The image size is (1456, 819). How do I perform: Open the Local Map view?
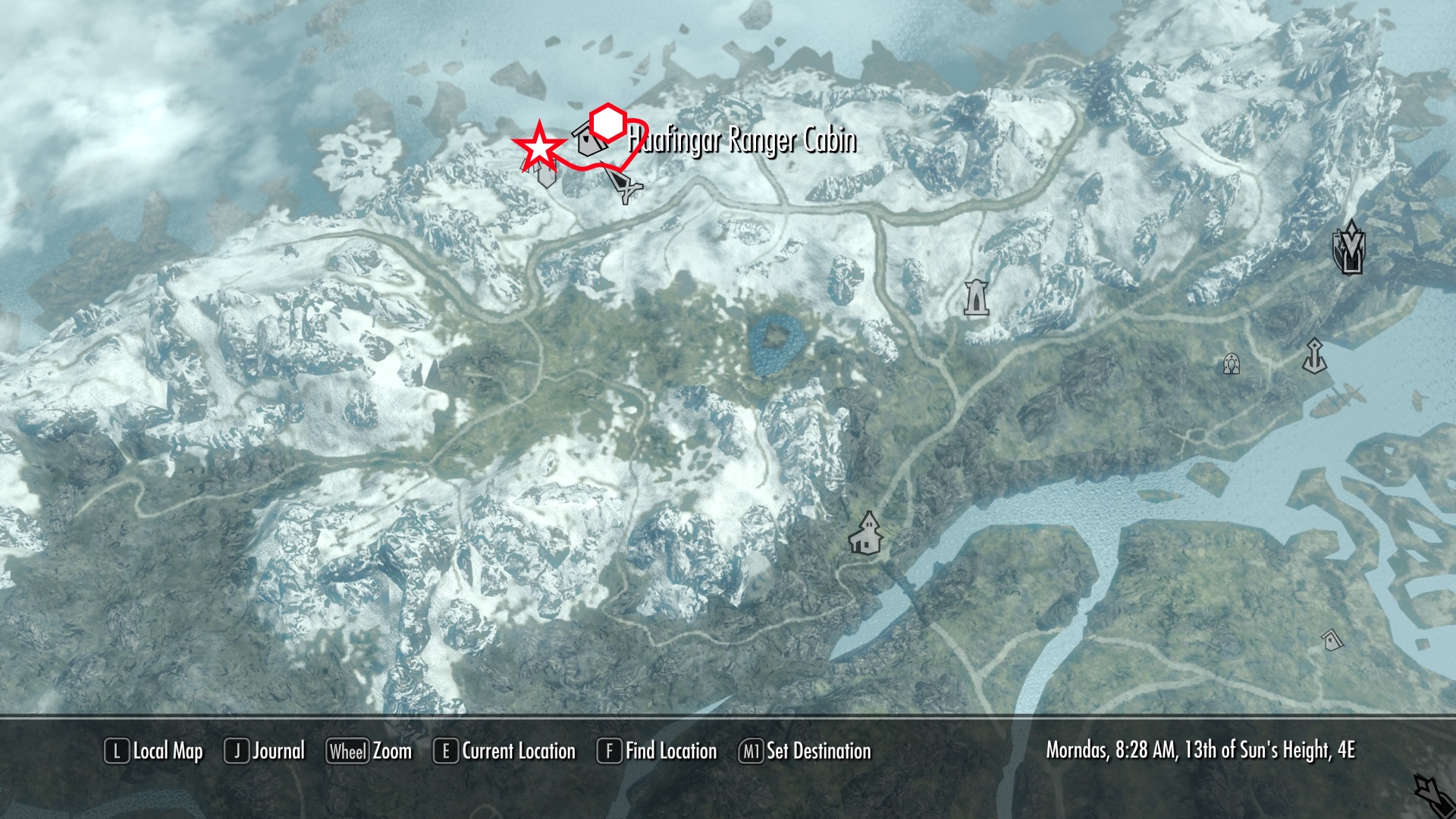(x=154, y=752)
